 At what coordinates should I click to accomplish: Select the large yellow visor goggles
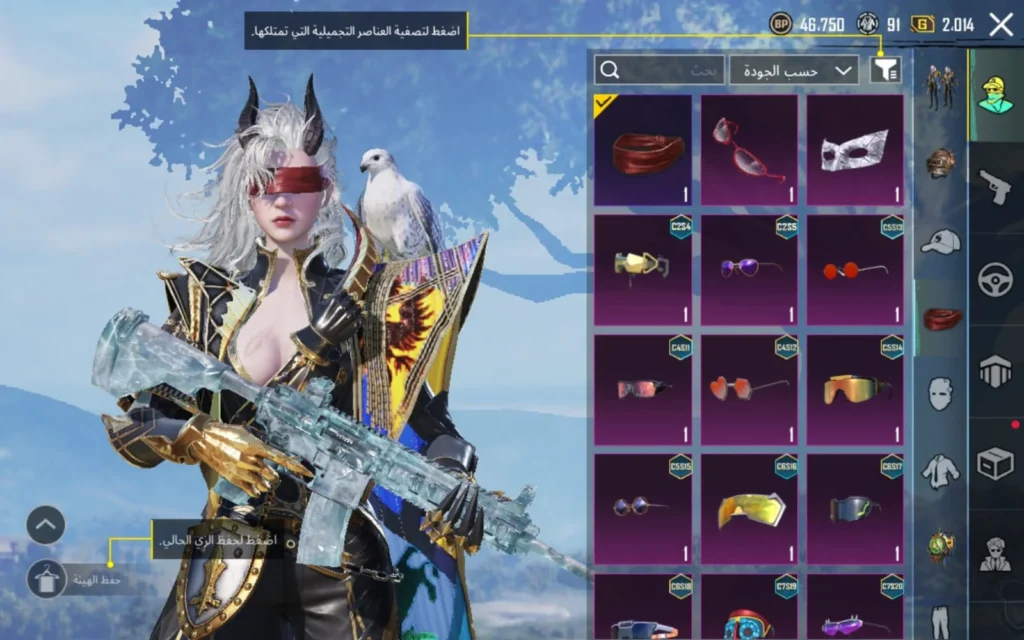click(x=749, y=508)
